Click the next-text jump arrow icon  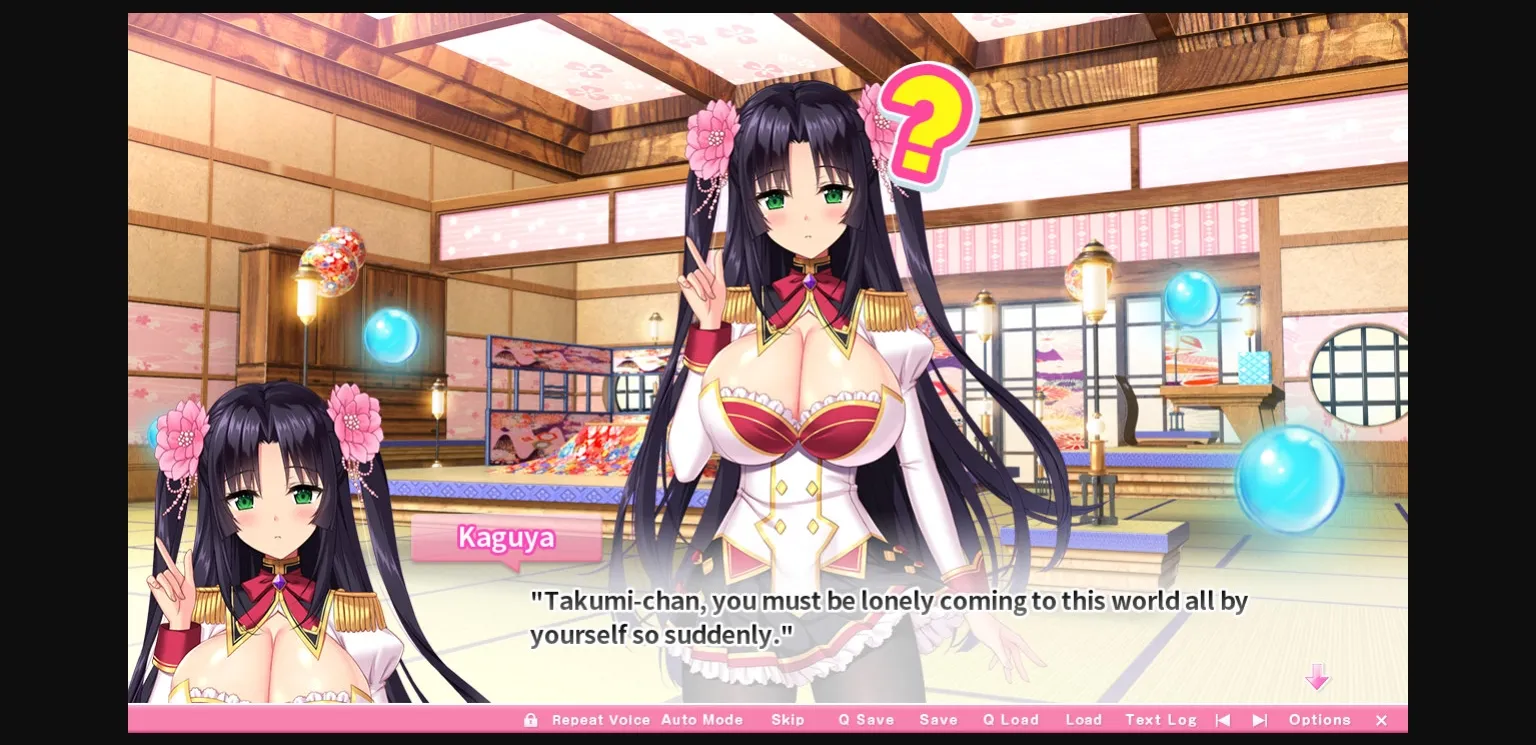(x=1259, y=720)
